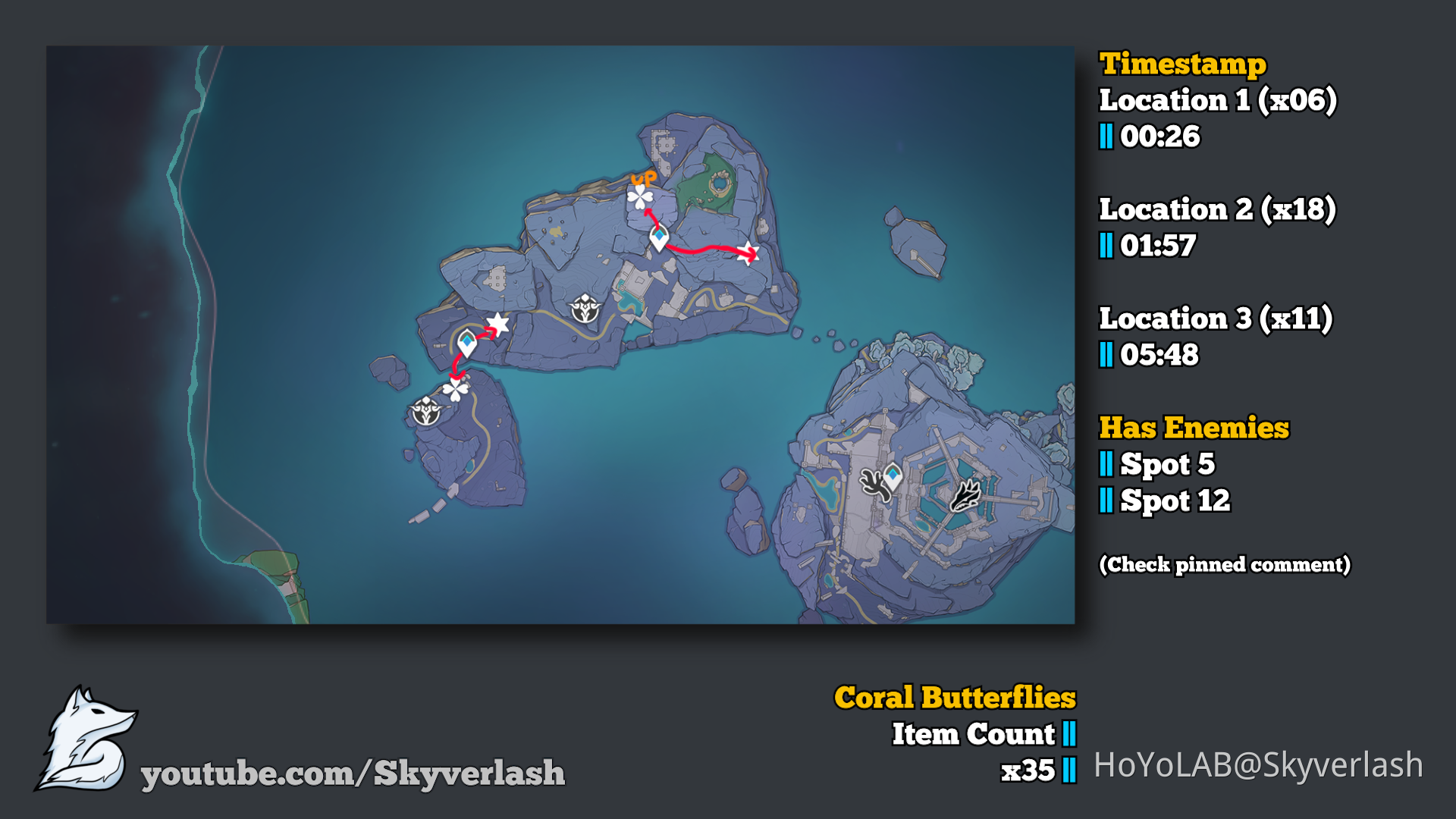Image resolution: width=1456 pixels, height=819 pixels.
Task: Select the shrine emblem on the central island
Action: (x=584, y=309)
